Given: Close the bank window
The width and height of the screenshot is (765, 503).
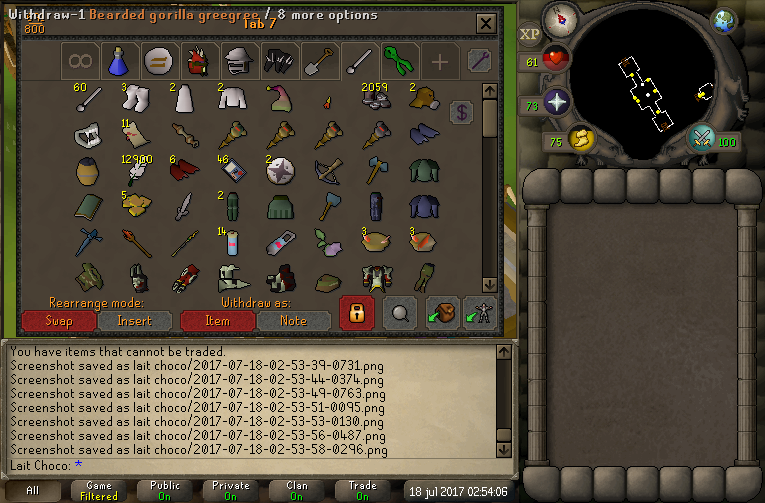Looking at the screenshot, I should tap(485, 23).
